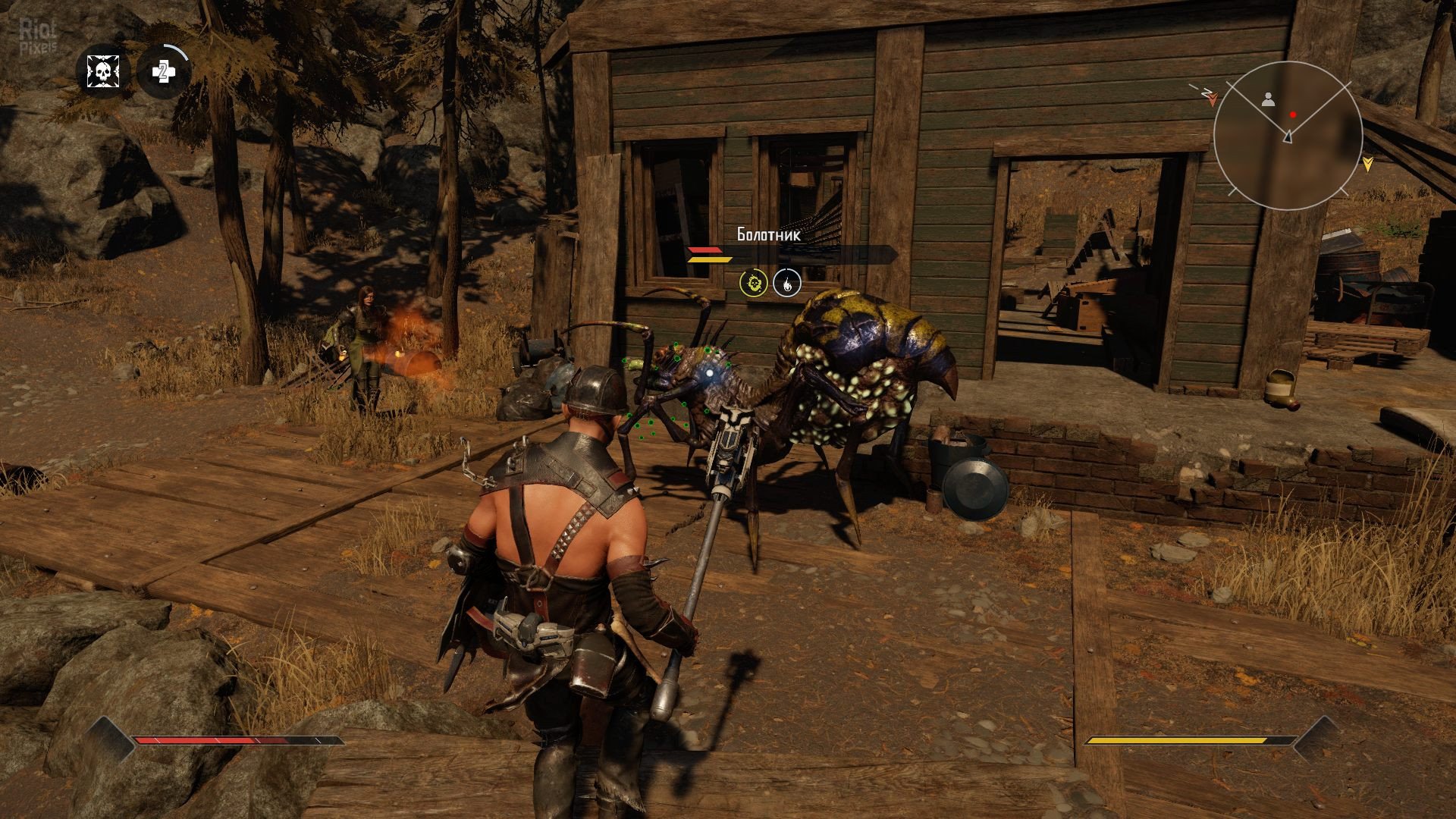Image resolution: width=1456 pixels, height=819 pixels.
Task: Click the orange arrow marker beside minimap
Action: pos(1213,99)
